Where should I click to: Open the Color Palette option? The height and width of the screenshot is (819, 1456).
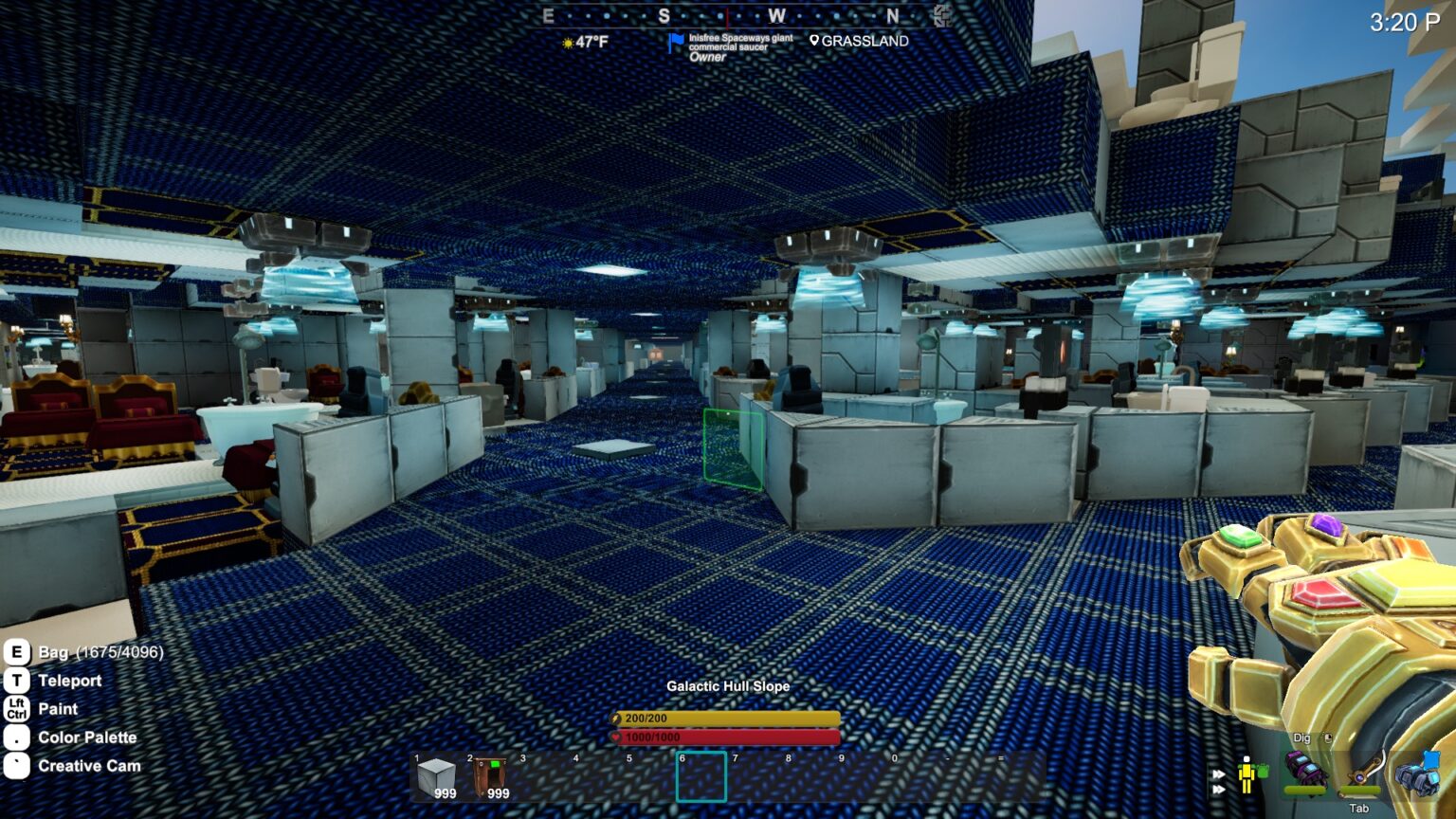(87, 737)
